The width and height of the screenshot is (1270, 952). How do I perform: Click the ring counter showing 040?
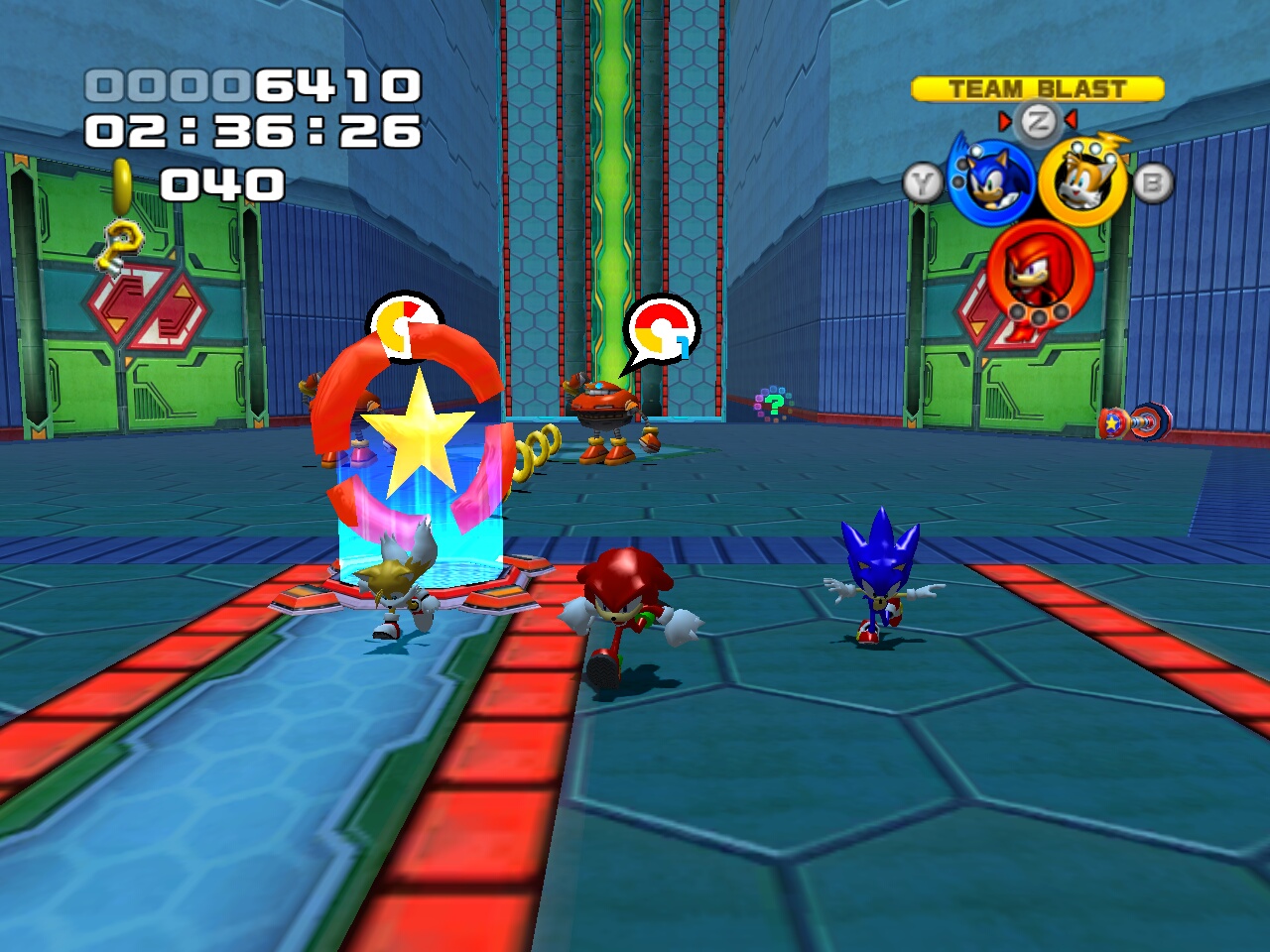(x=224, y=182)
